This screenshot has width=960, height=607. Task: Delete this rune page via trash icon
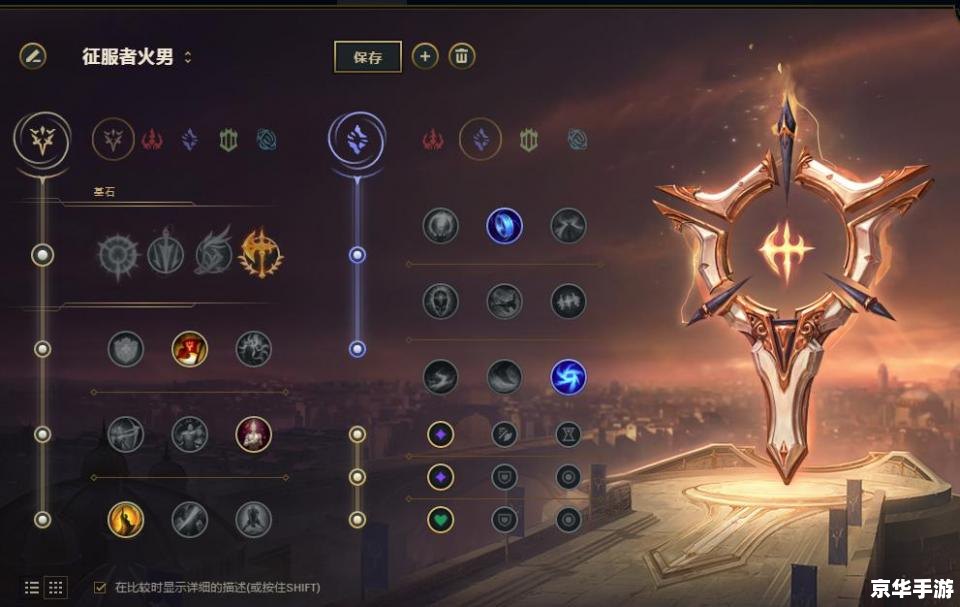click(461, 56)
